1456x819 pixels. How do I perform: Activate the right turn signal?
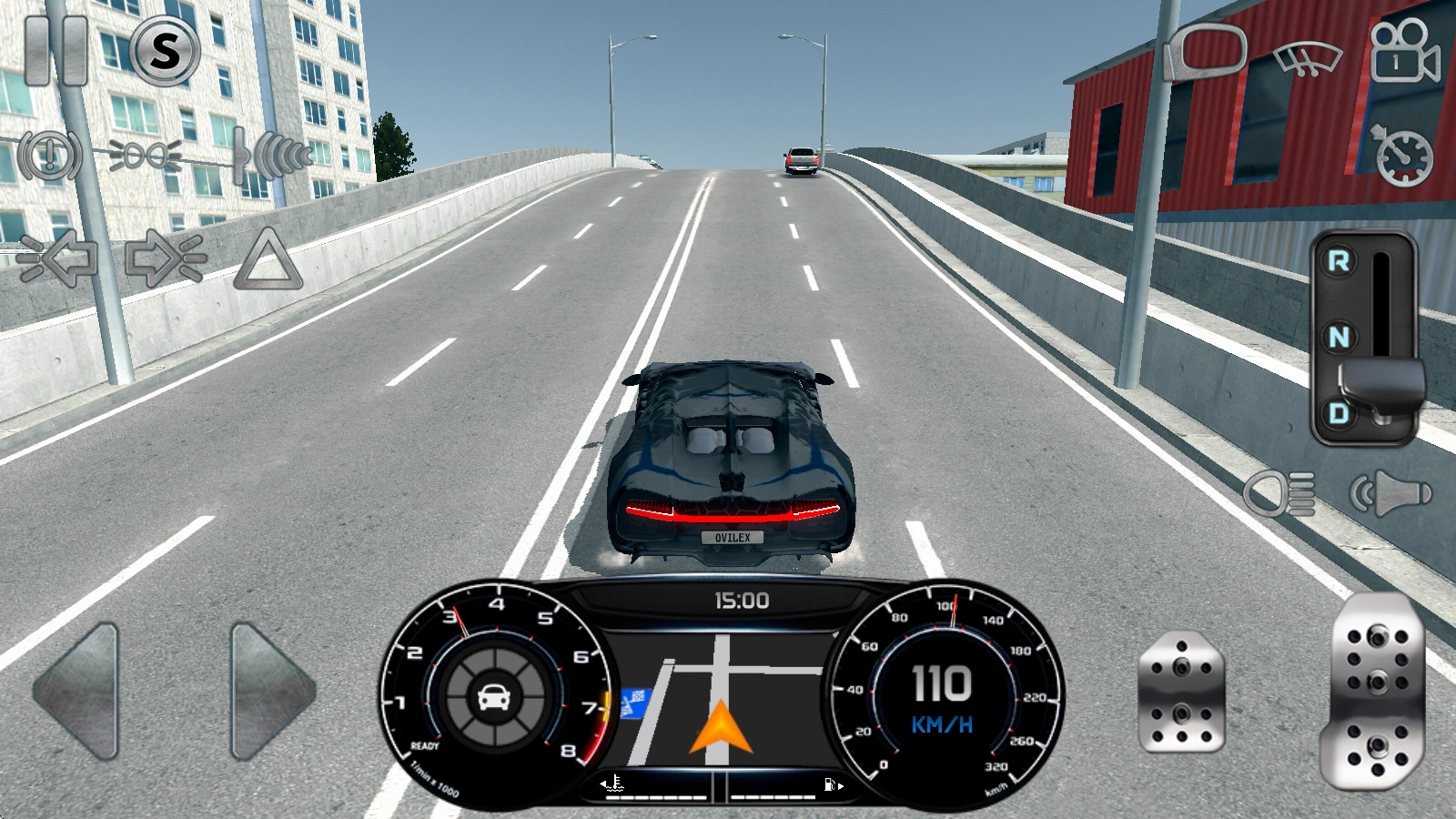(x=165, y=259)
